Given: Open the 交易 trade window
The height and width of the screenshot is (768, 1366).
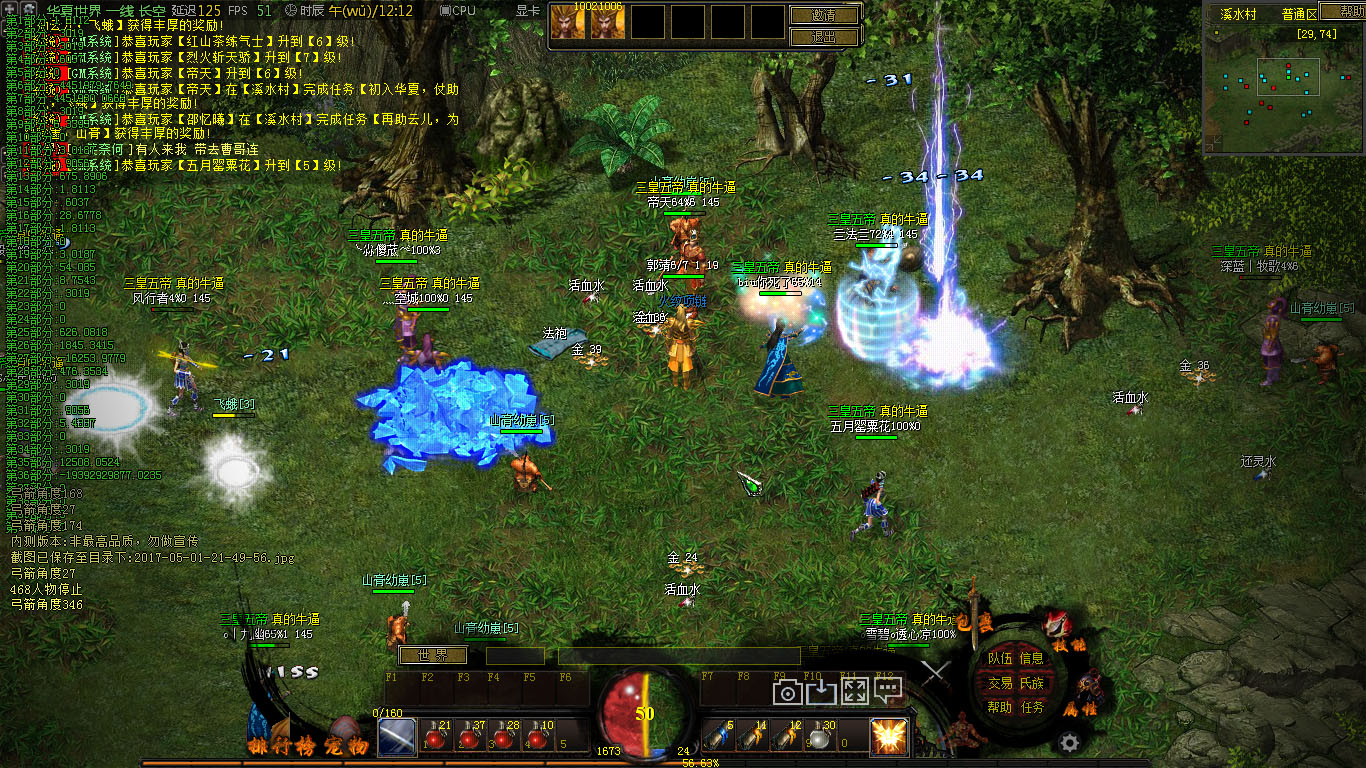Looking at the screenshot, I should pos(1000,682).
